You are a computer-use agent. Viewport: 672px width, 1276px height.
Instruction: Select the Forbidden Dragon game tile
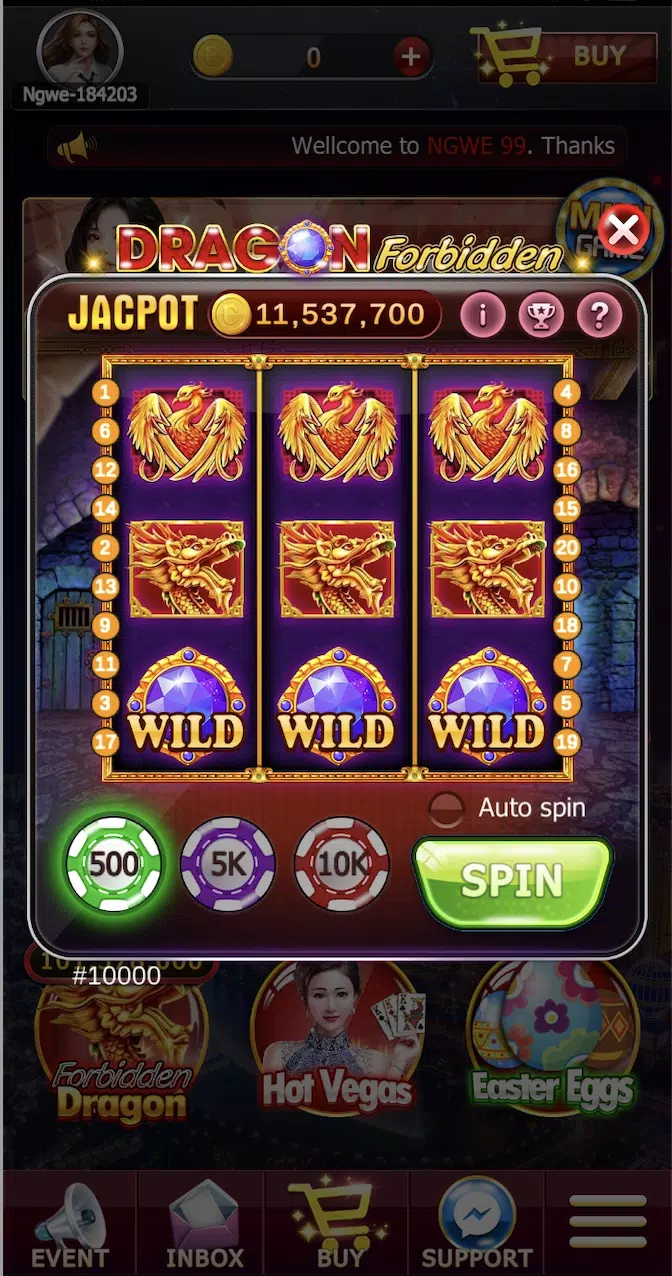point(121,1050)
